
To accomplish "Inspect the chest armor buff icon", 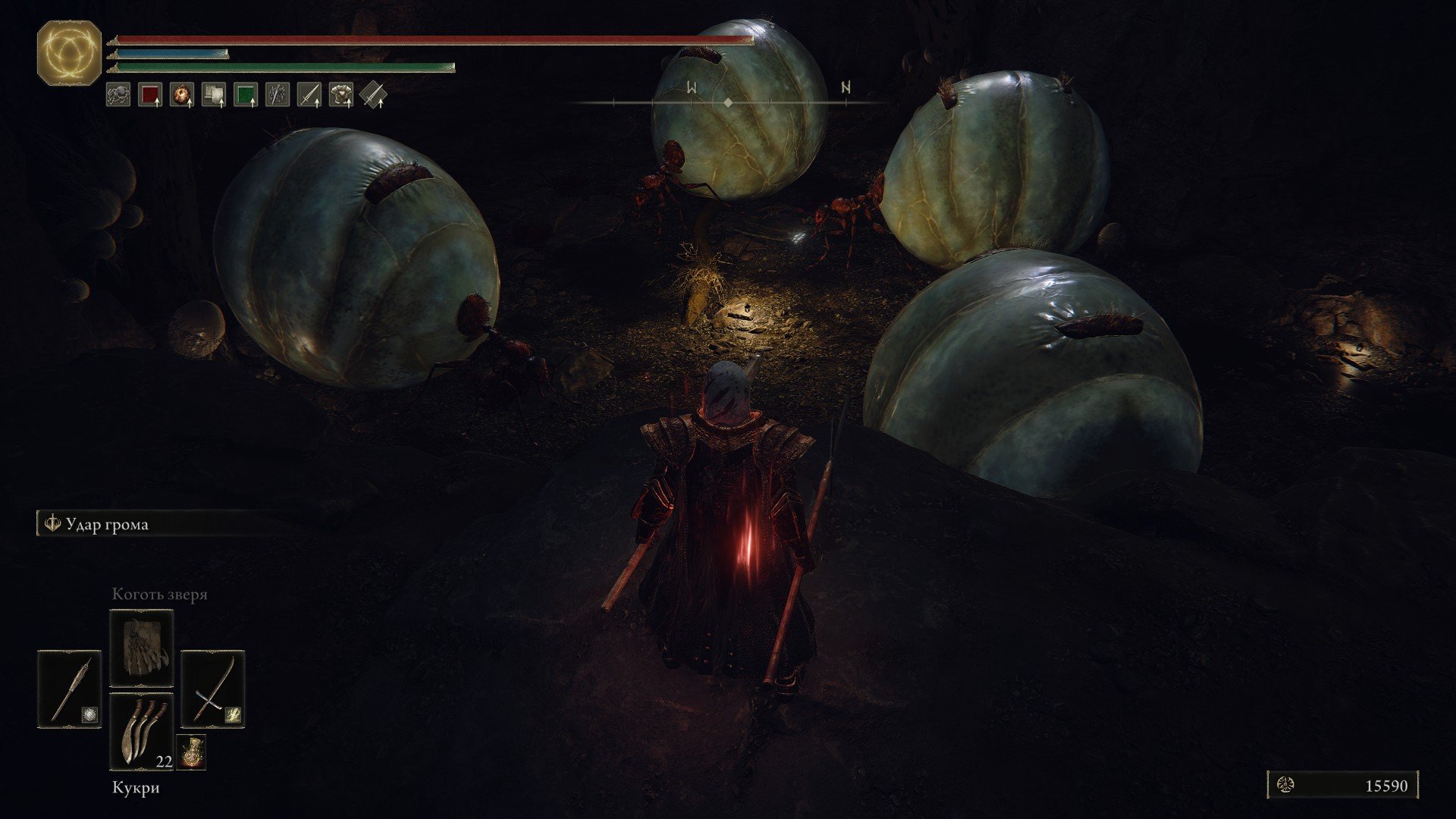I will point(341,95).
